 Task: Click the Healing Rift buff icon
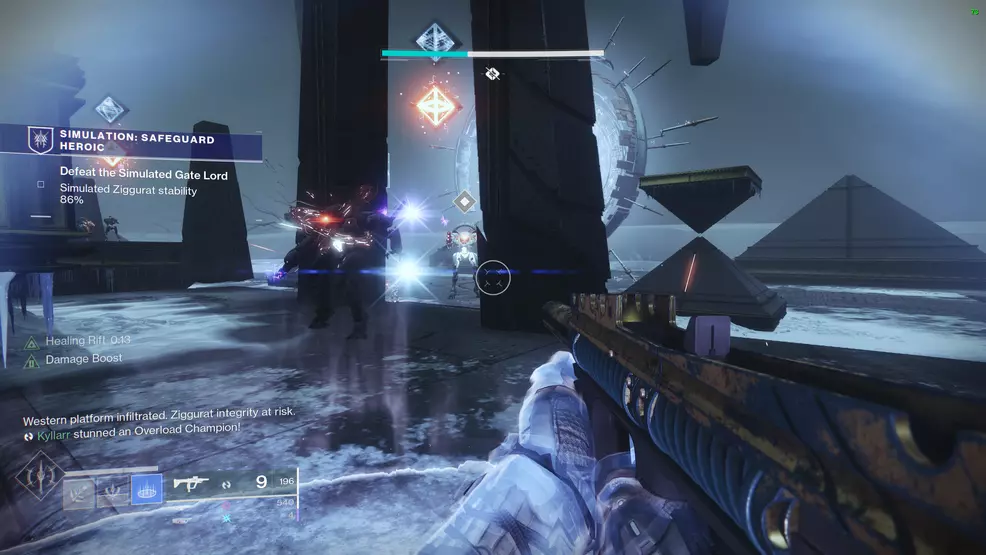coord(32,341)
